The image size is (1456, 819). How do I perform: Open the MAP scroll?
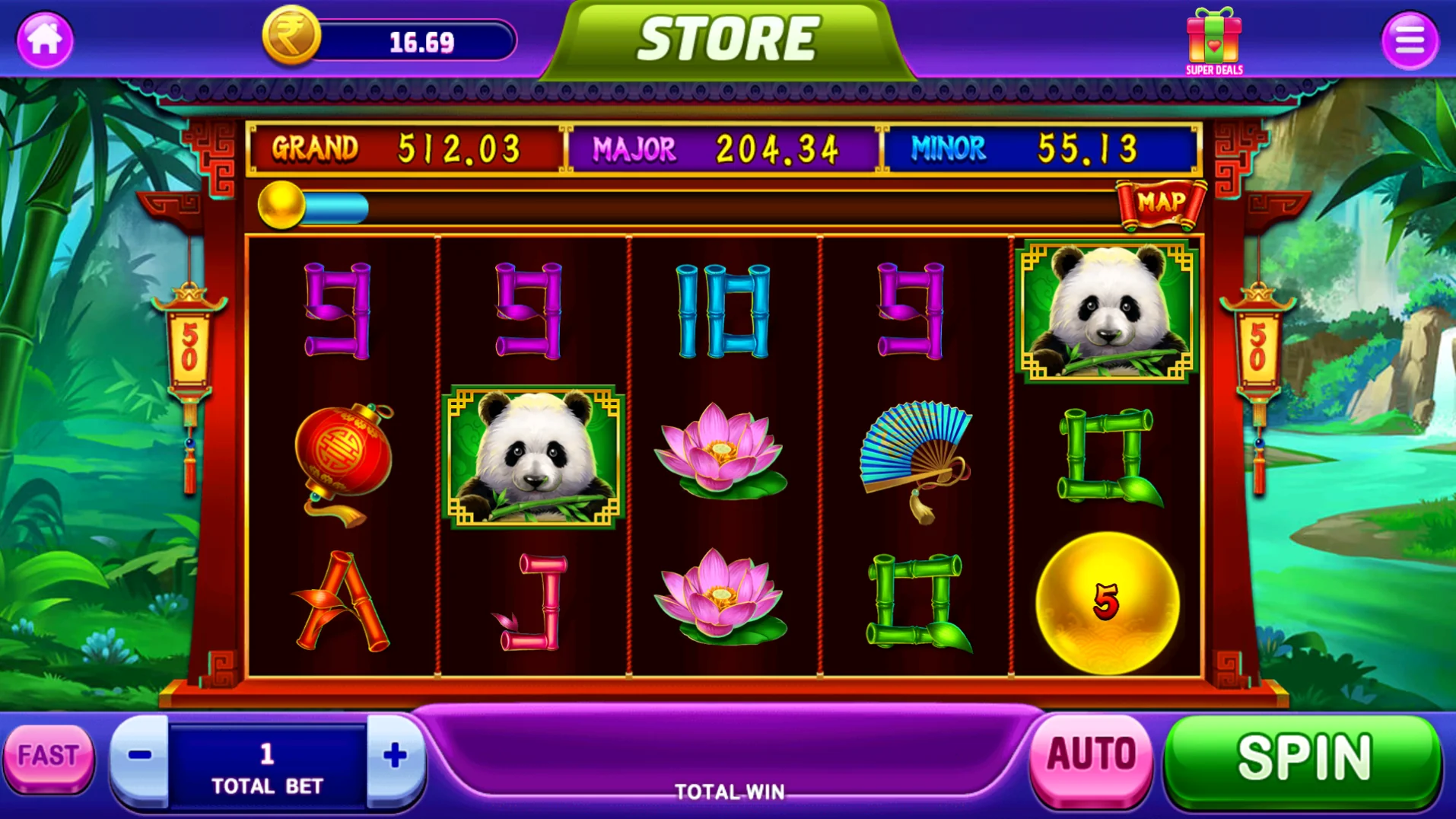1160,203
